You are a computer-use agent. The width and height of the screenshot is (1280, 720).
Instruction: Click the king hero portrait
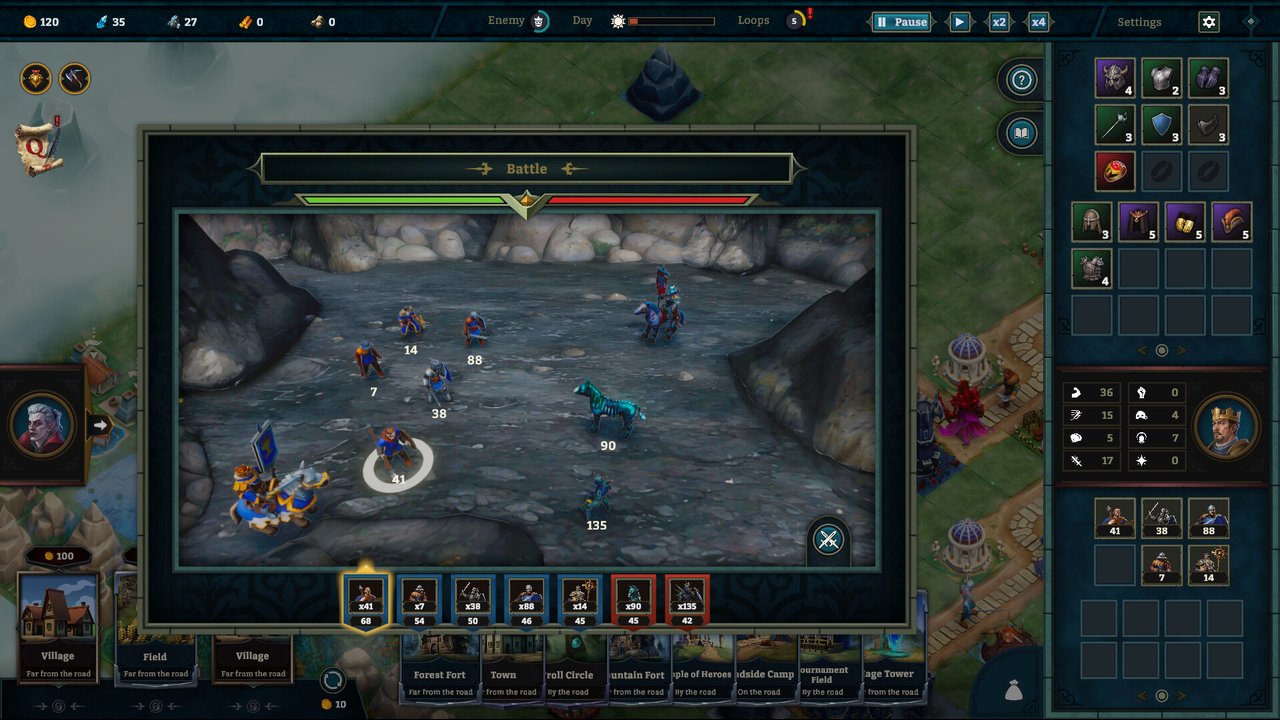click(x=1225, y=425)
